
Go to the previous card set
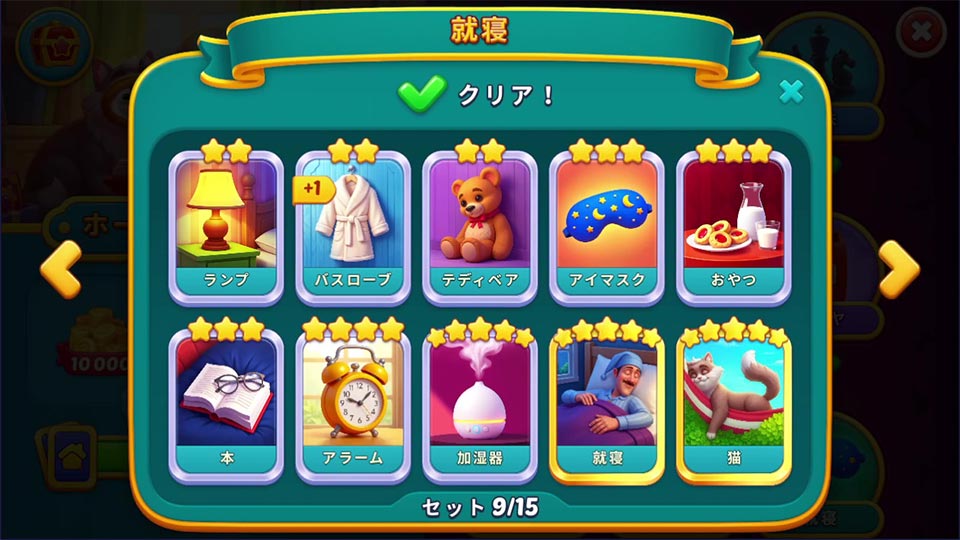click(60, 269)
